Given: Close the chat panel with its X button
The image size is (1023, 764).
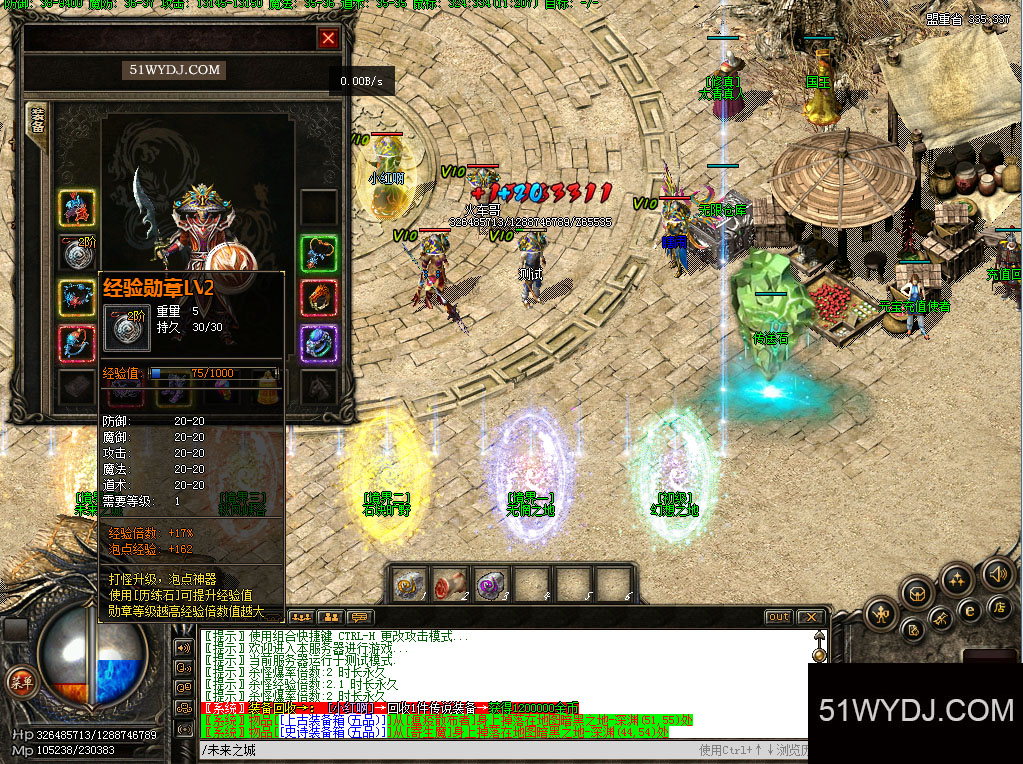Looking at the screenshot, I should [x=810, y=617].
